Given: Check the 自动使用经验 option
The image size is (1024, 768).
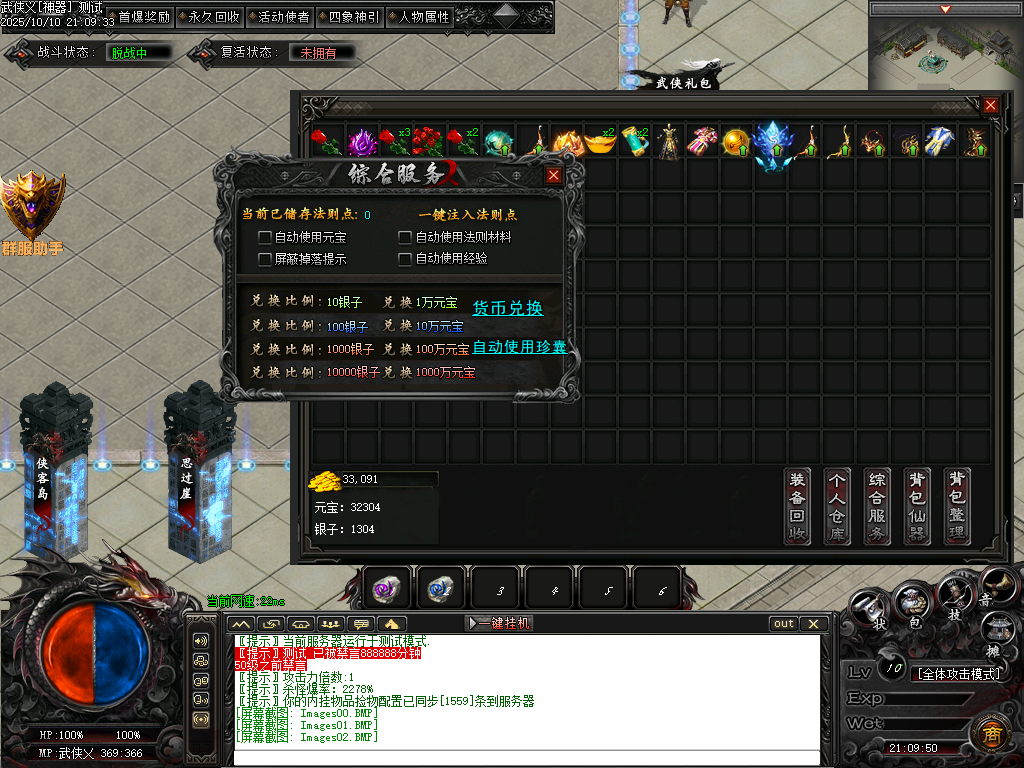Looking at the screenshot, I should [405, 259].
